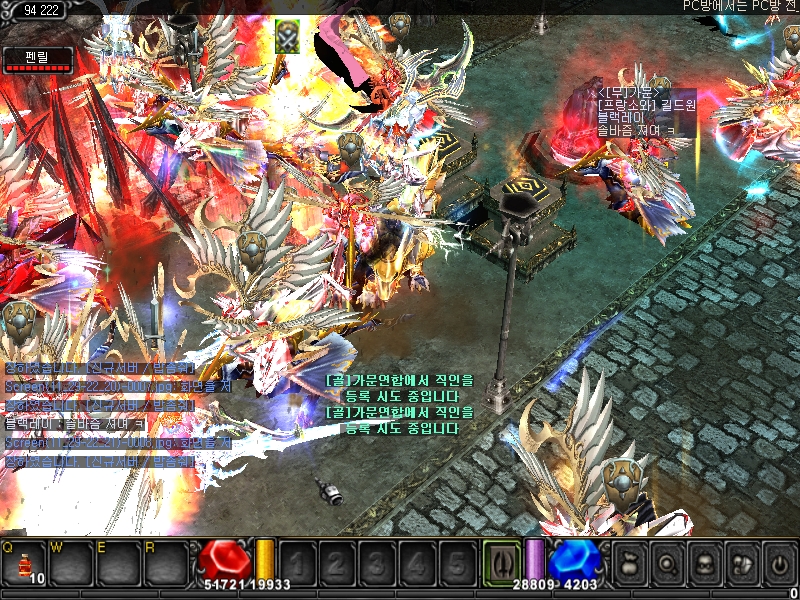Choose skill slot number 3
Viewport: 800px width, 600px height.
(x=377, y=563)
